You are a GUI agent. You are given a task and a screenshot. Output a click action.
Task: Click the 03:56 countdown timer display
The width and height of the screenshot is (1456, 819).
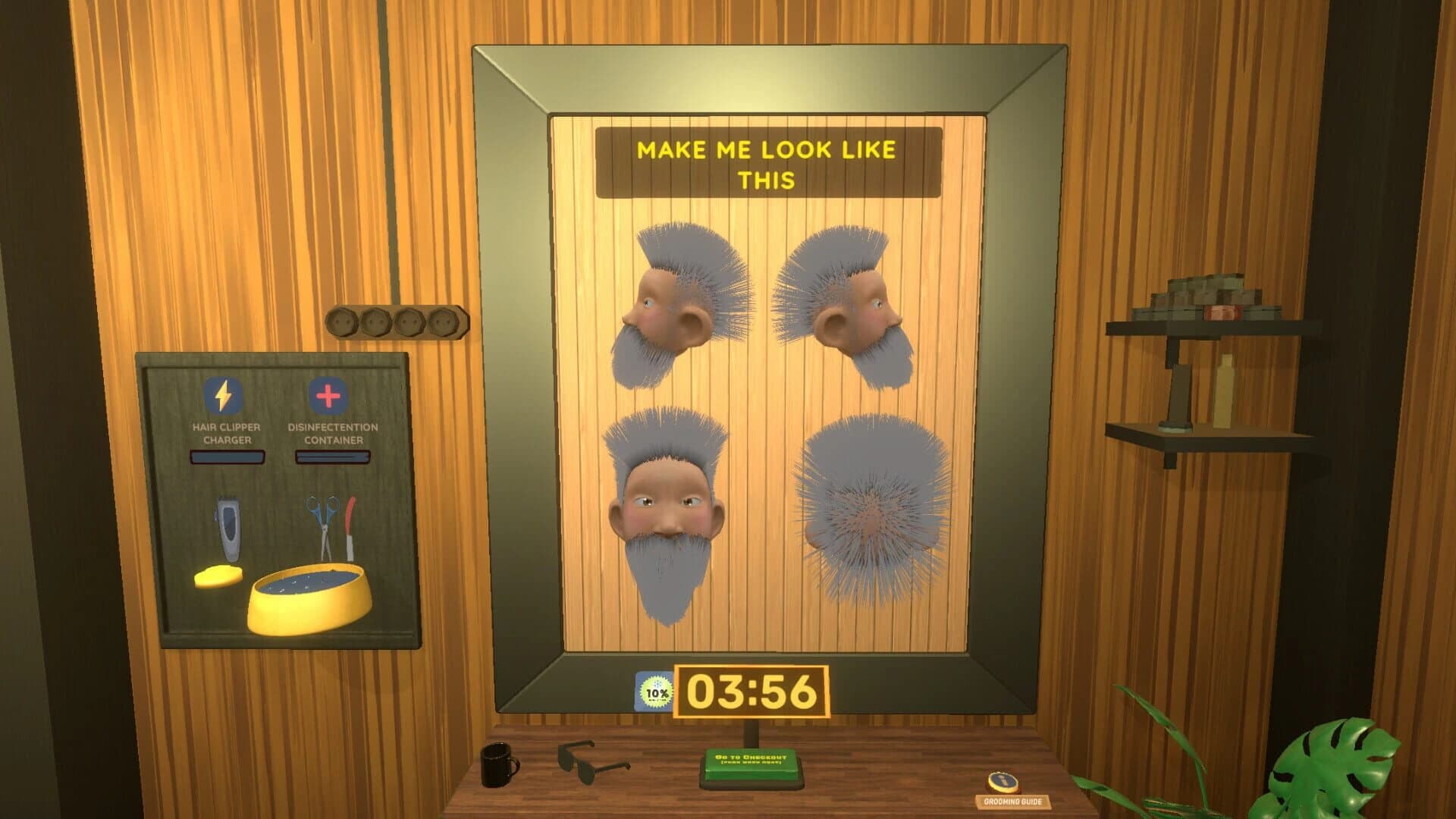click(751, 690)
